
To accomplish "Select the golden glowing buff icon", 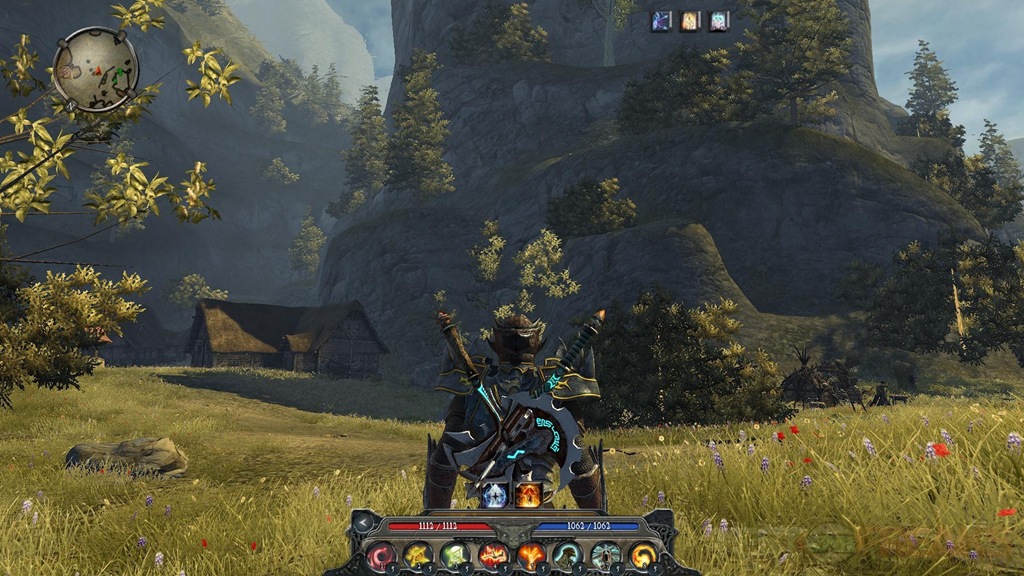I will pos(690,21).
